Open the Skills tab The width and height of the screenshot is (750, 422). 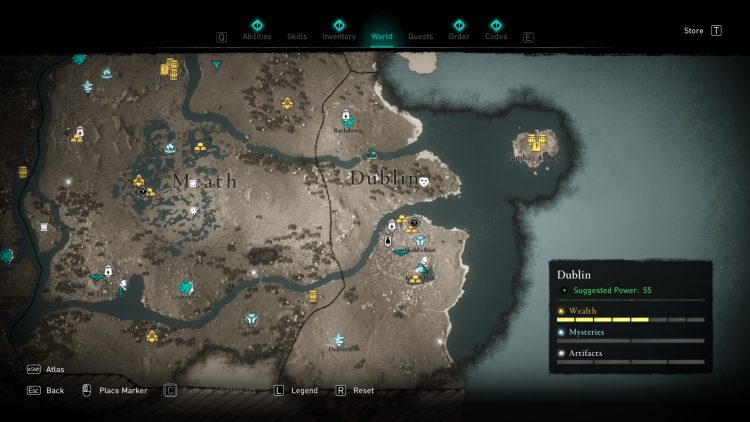tap(297, 36)
